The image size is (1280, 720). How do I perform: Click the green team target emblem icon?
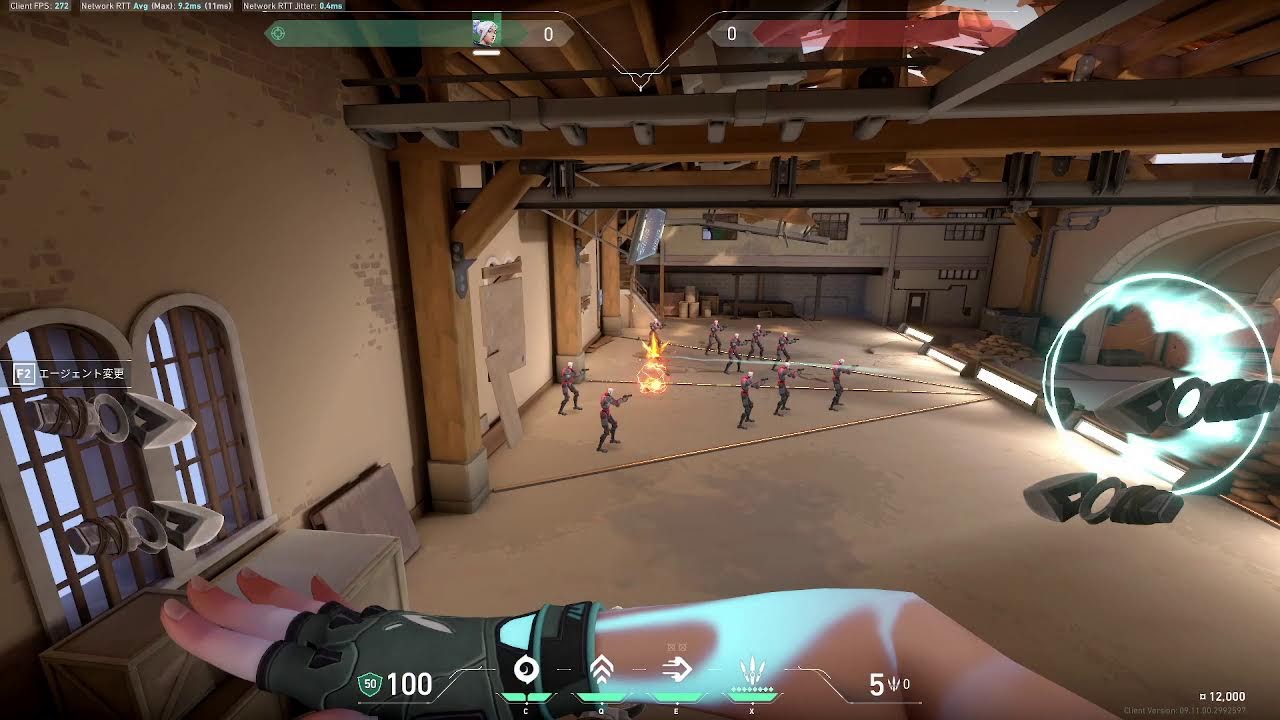click(278, 34)
